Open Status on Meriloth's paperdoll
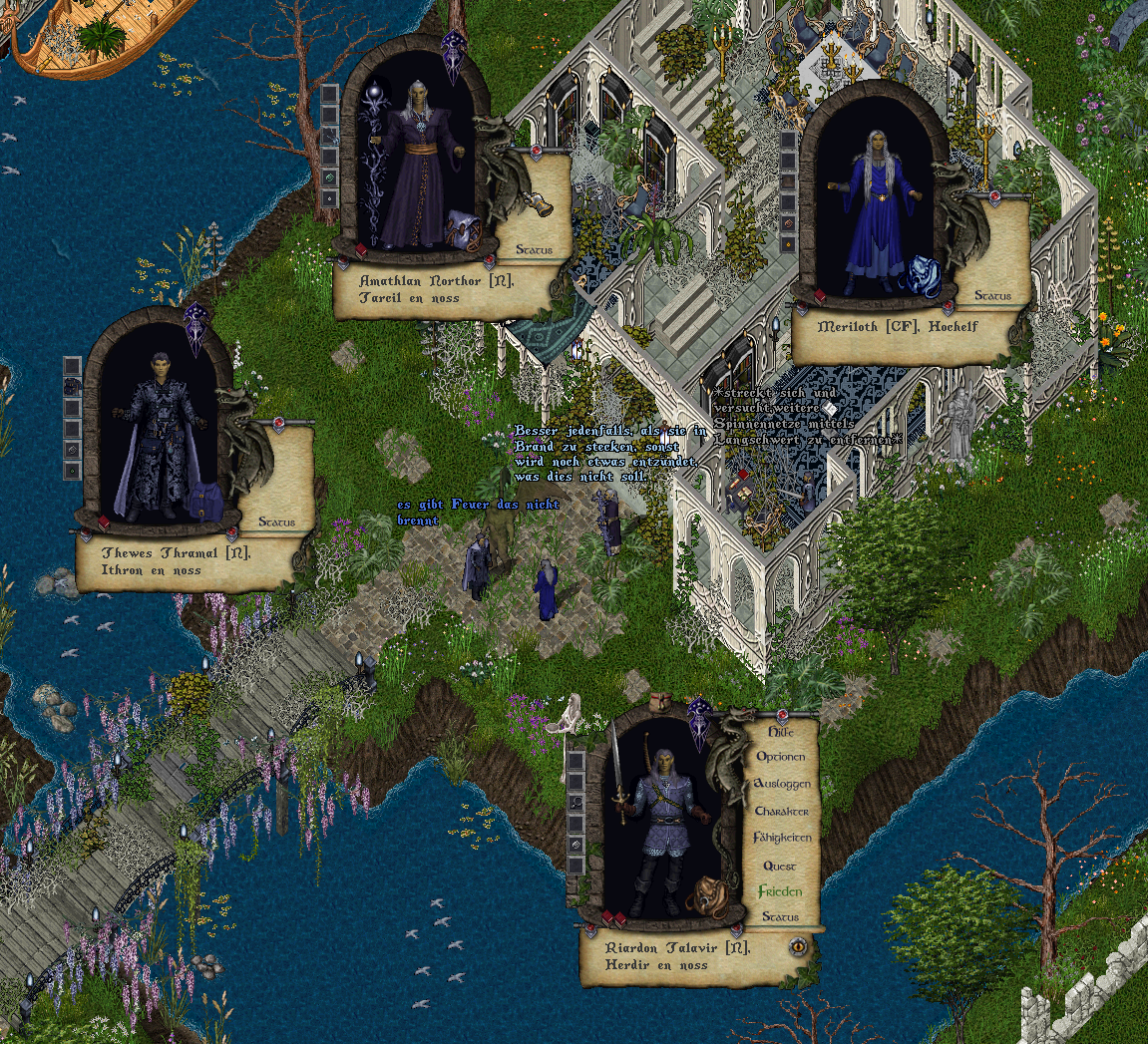 (x=992, y=296)
